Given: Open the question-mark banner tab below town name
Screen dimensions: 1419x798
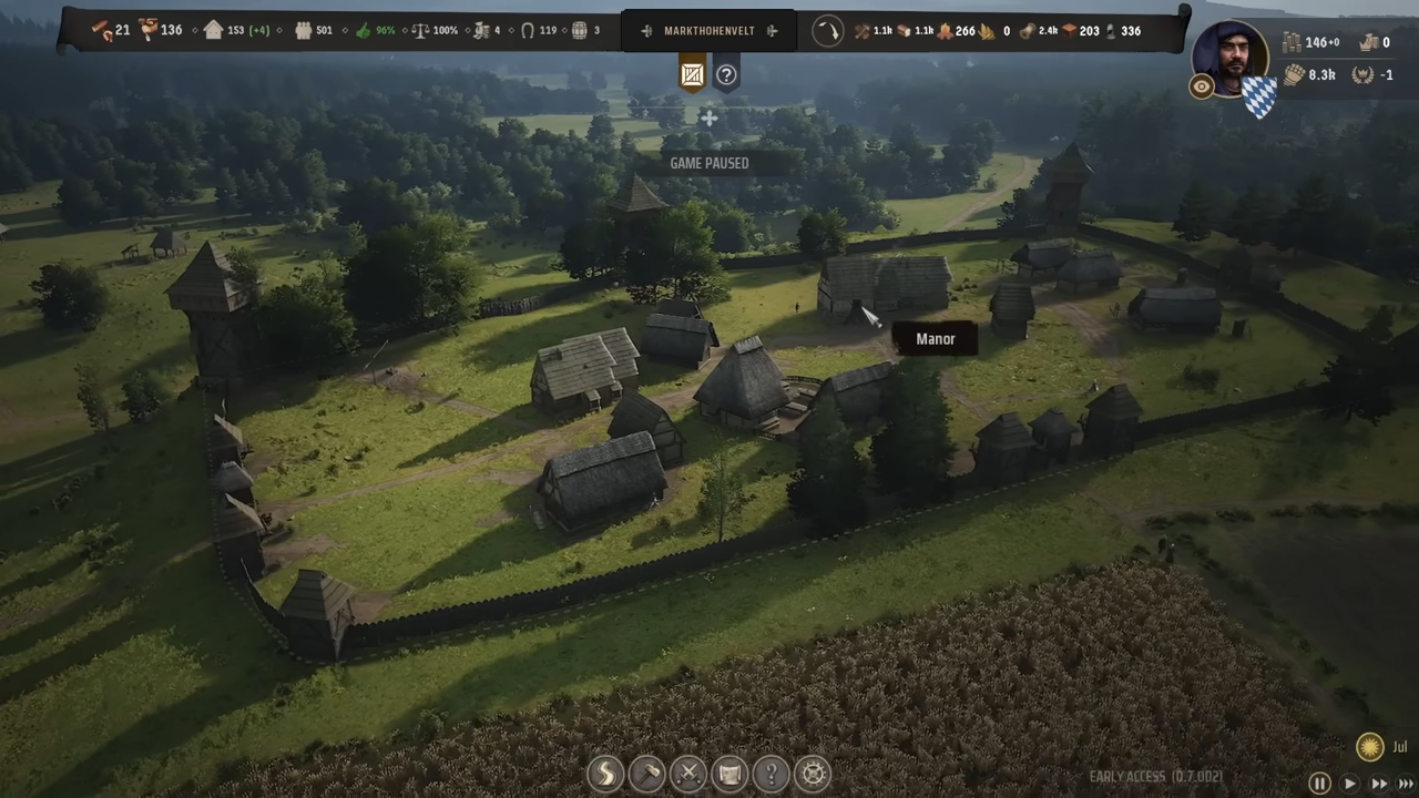Looking at the screenshot, I should [727, 74].
